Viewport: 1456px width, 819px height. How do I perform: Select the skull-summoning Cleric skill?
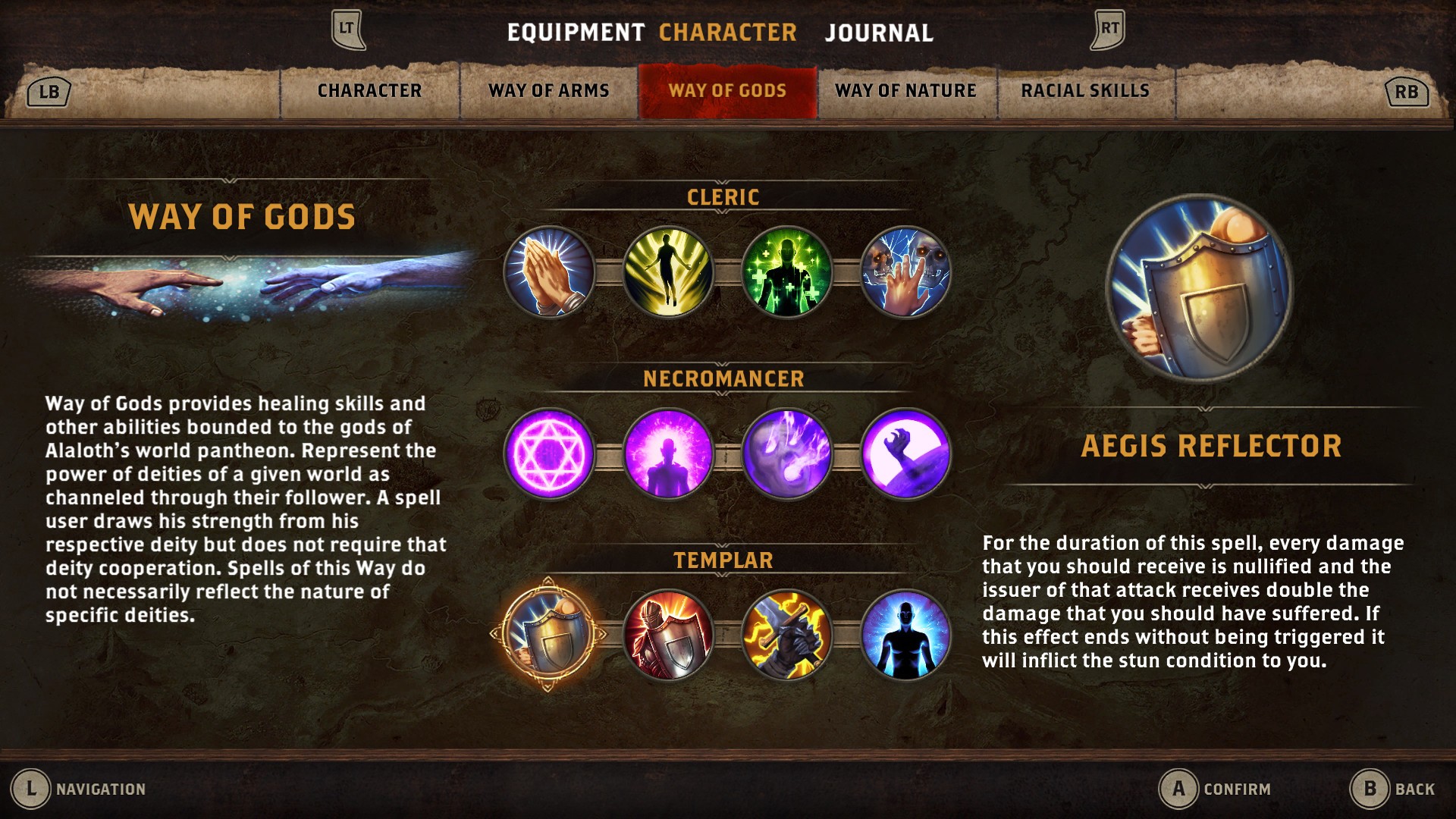tap(907, 273)
